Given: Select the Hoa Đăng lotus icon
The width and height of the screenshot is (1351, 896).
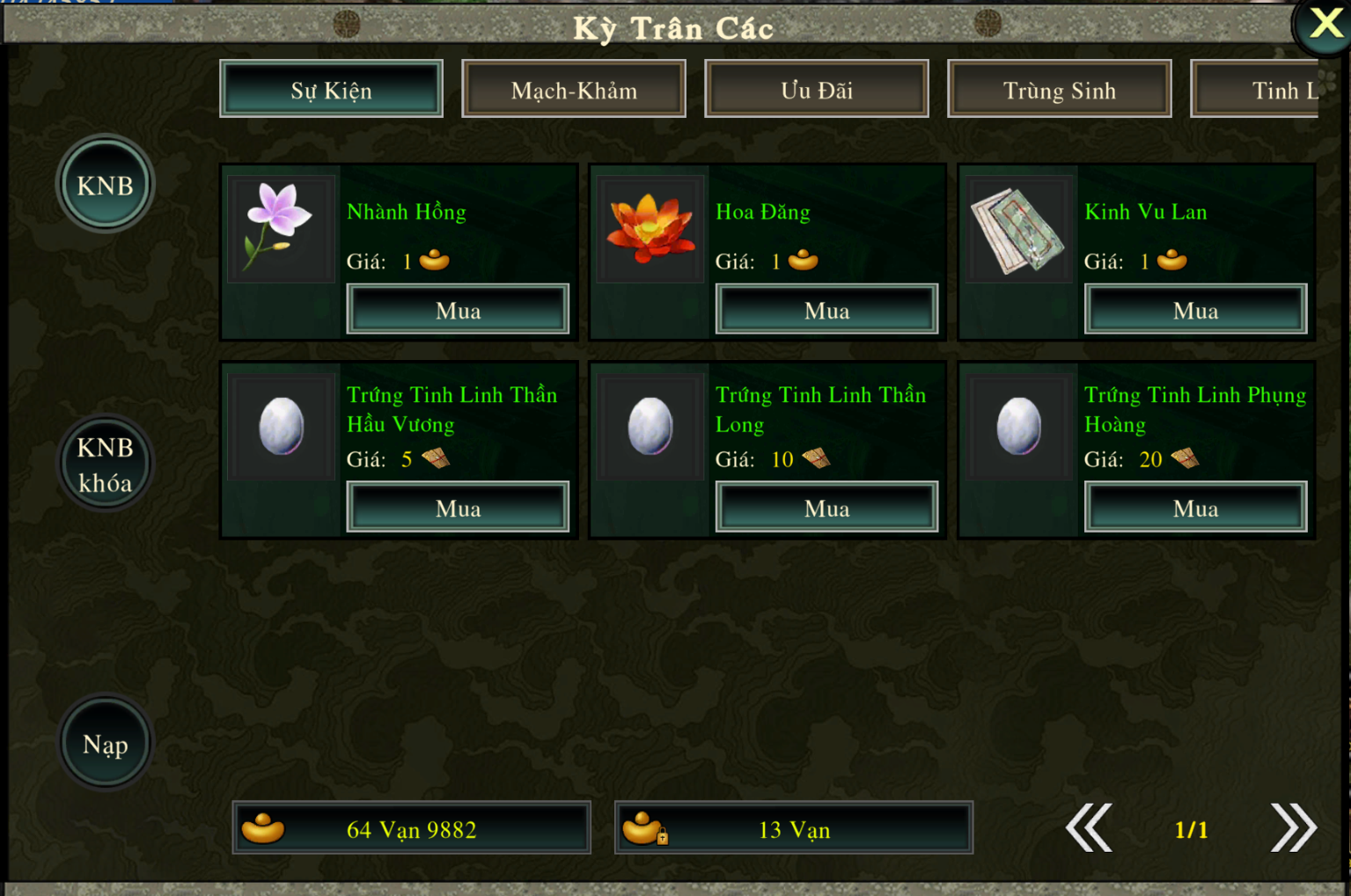Looking at the screenshot, I should [x=650, y=228].
